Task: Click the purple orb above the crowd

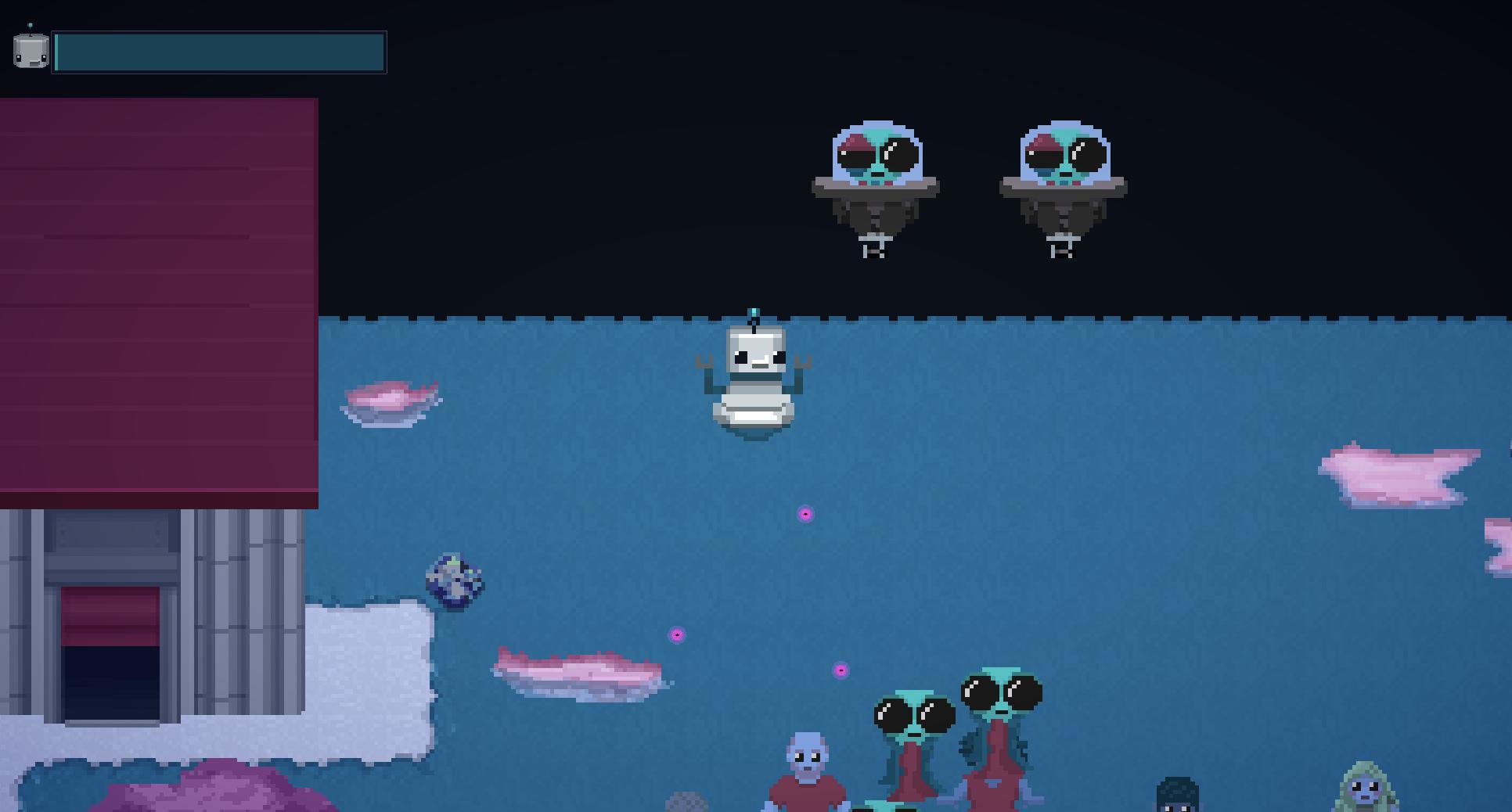Action: pos(676,634)
